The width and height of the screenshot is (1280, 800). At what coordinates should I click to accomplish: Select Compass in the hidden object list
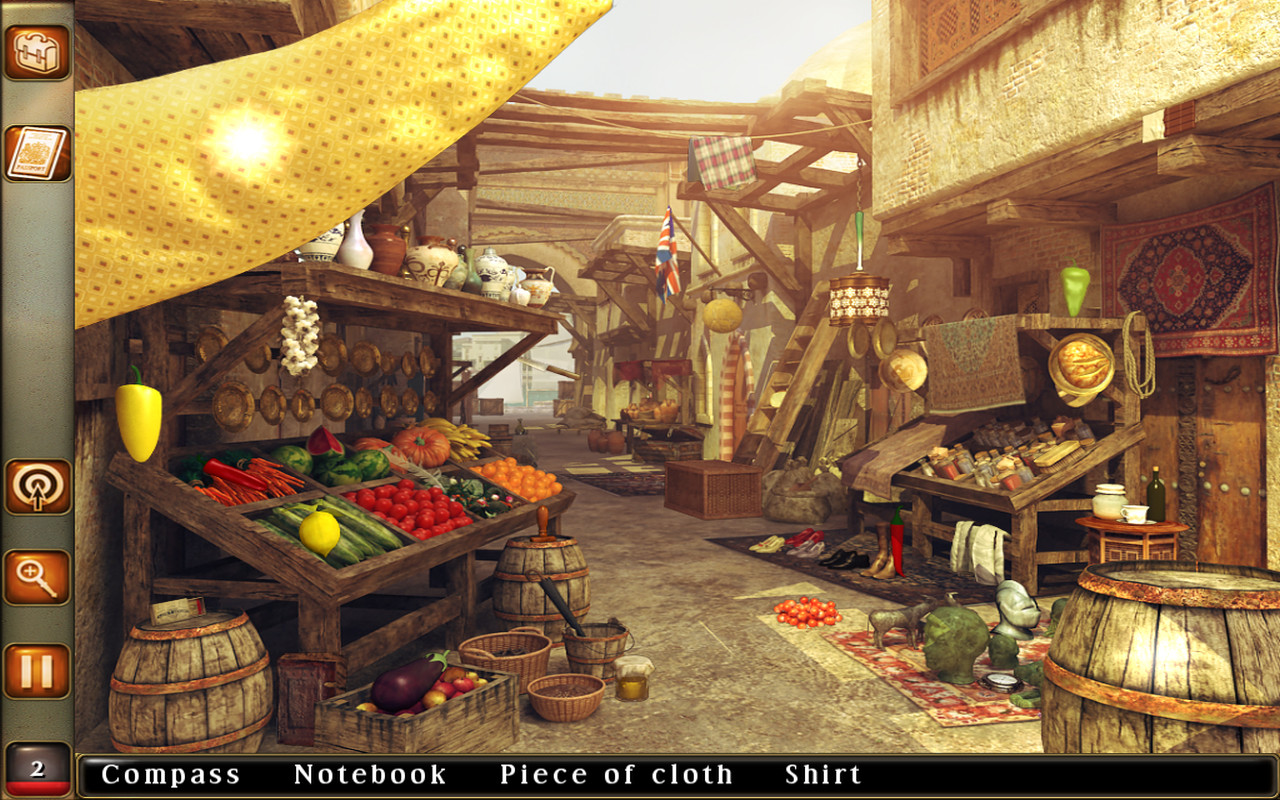point(172,773)
